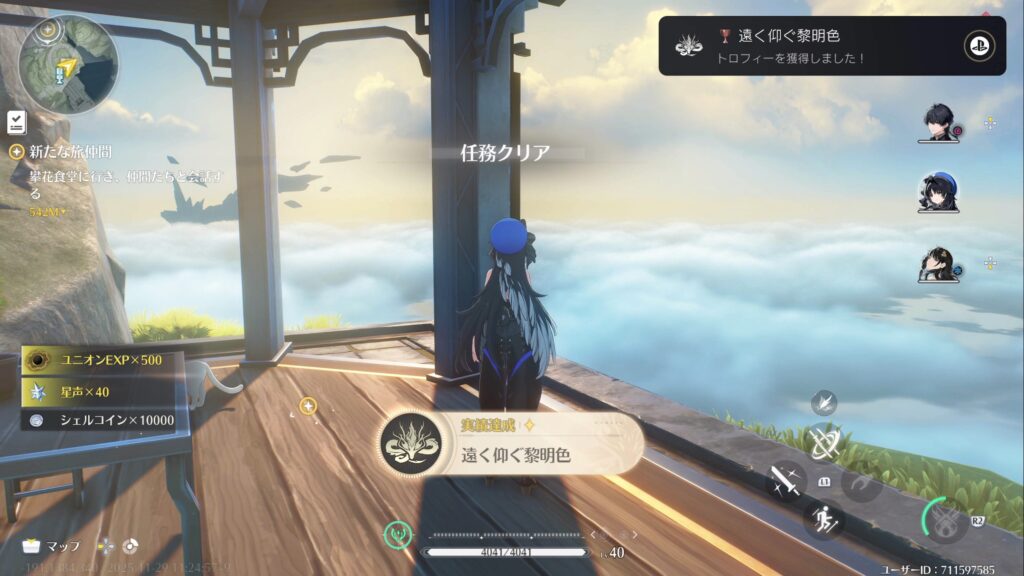Select the blue-beret party member portrait
Viewport: 1024px width, 576px height.
click(938, 193)
